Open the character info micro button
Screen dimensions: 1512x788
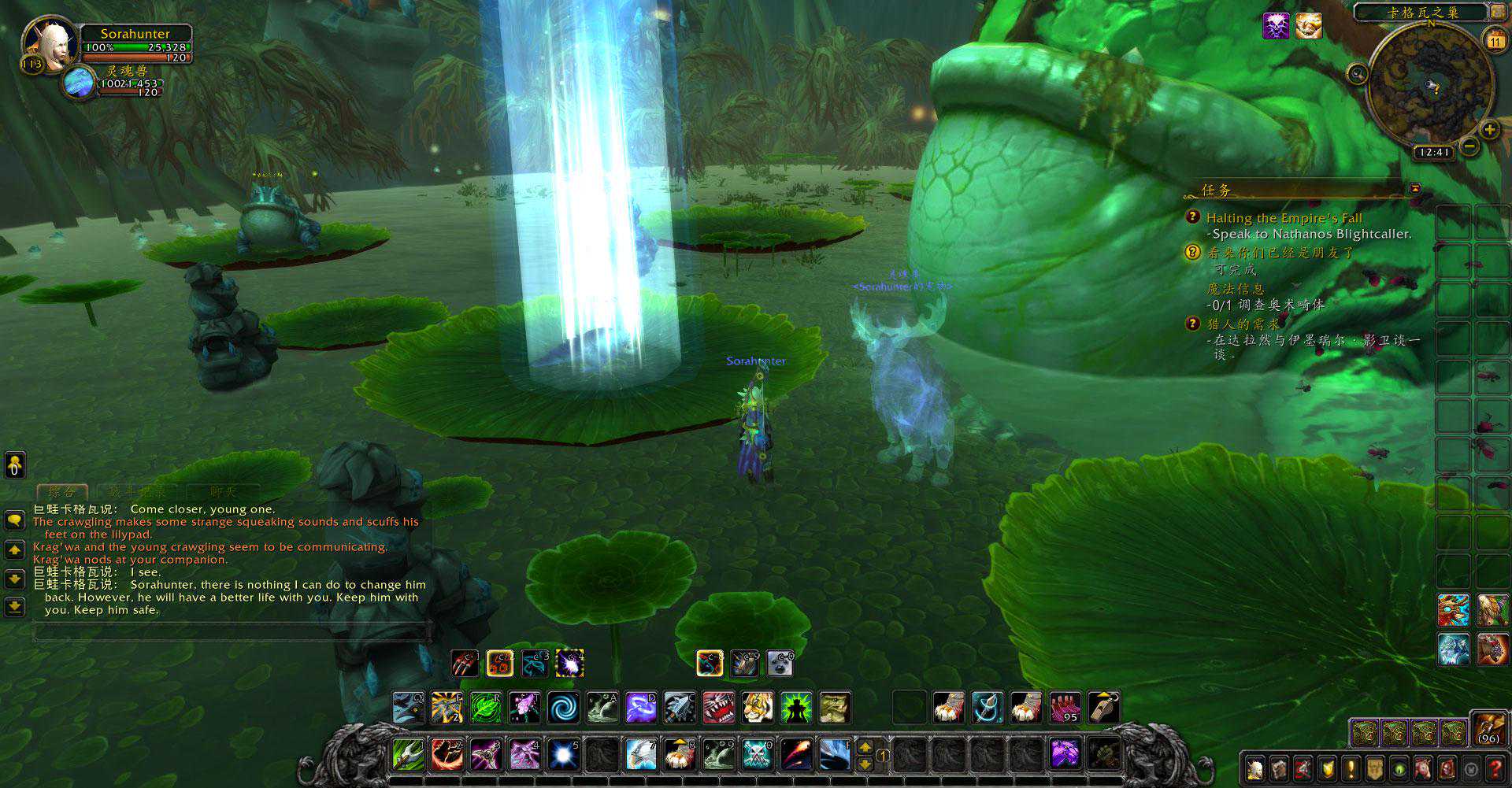1256,768
